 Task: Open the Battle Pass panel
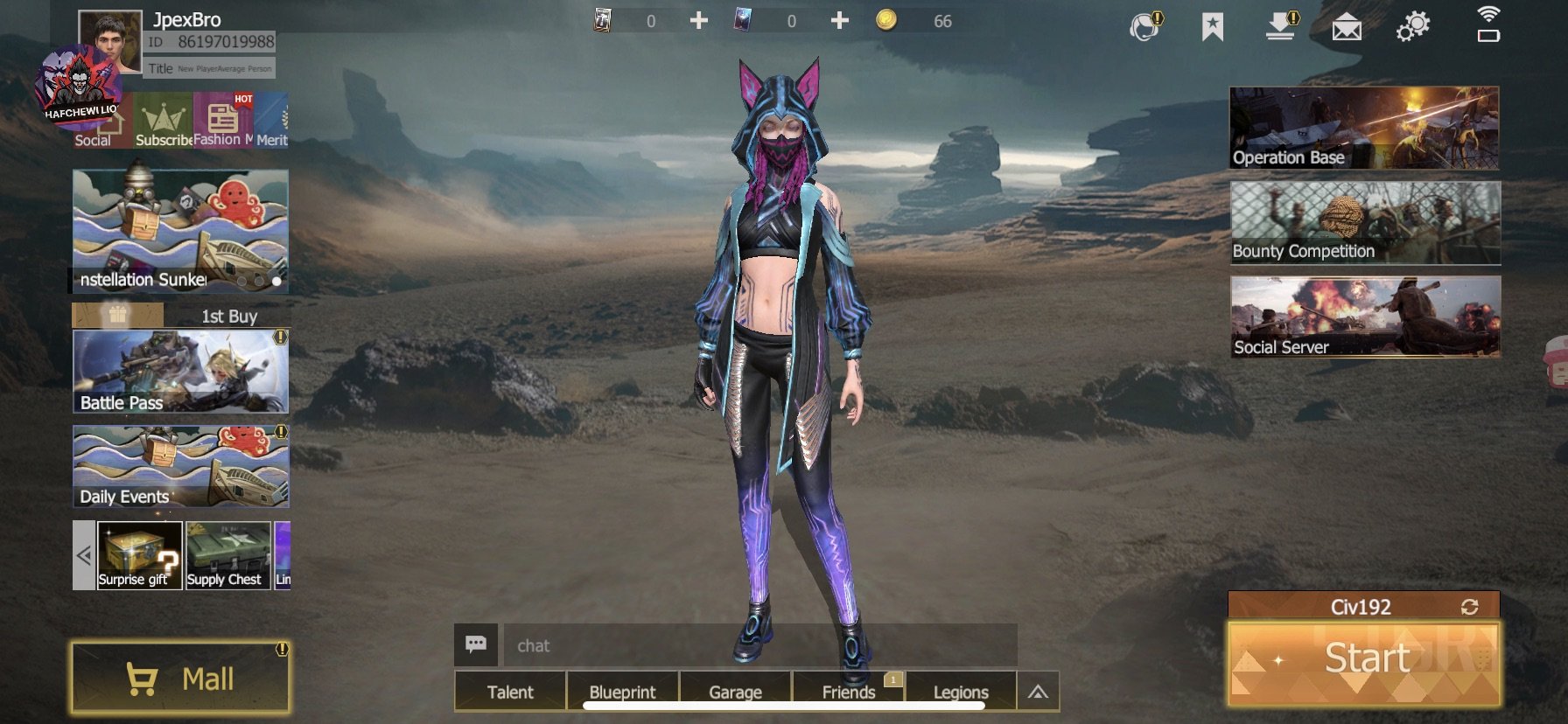point(180,372)
